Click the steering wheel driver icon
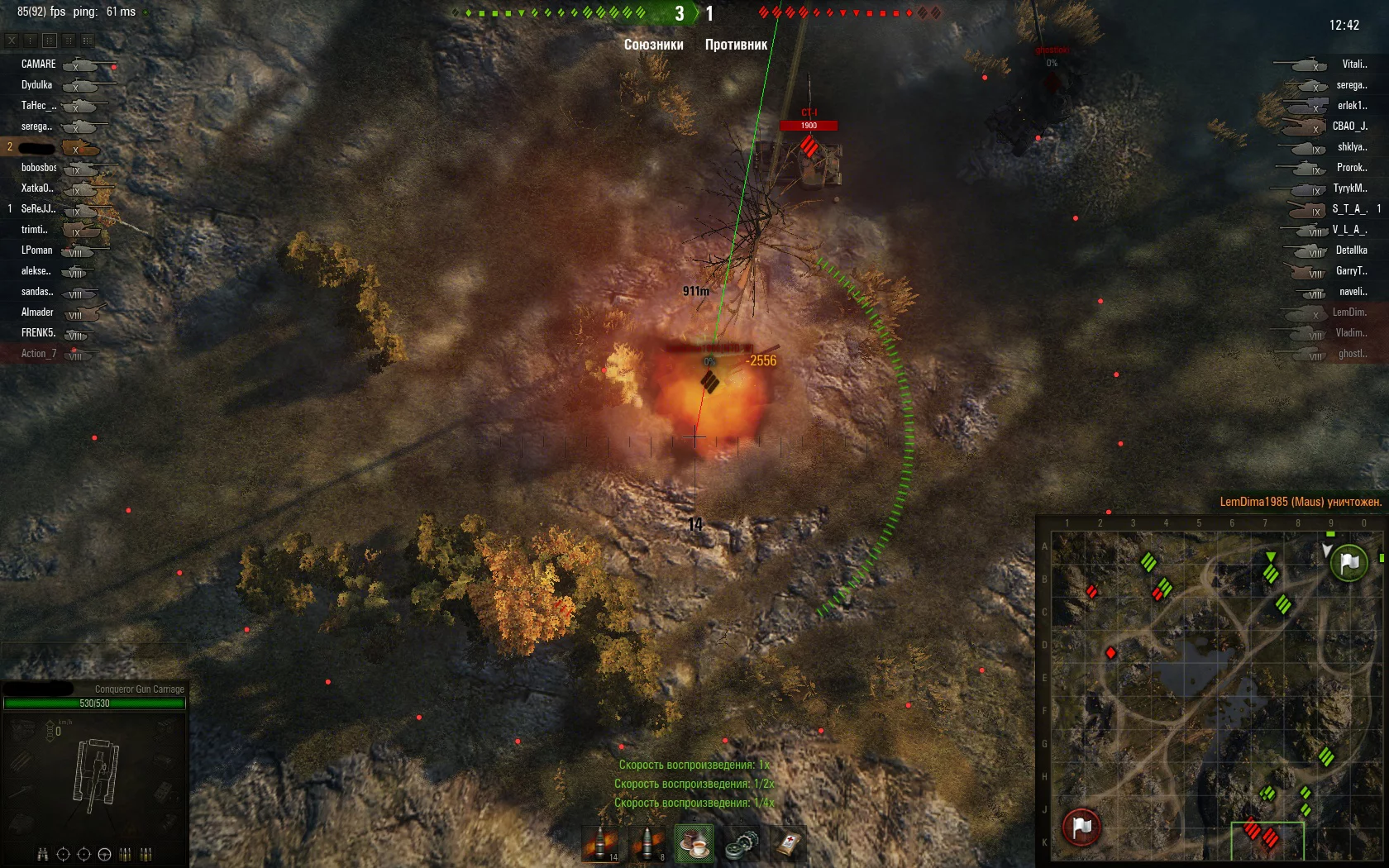This screenshot has height=868, width=1389. tap(104, 855)
